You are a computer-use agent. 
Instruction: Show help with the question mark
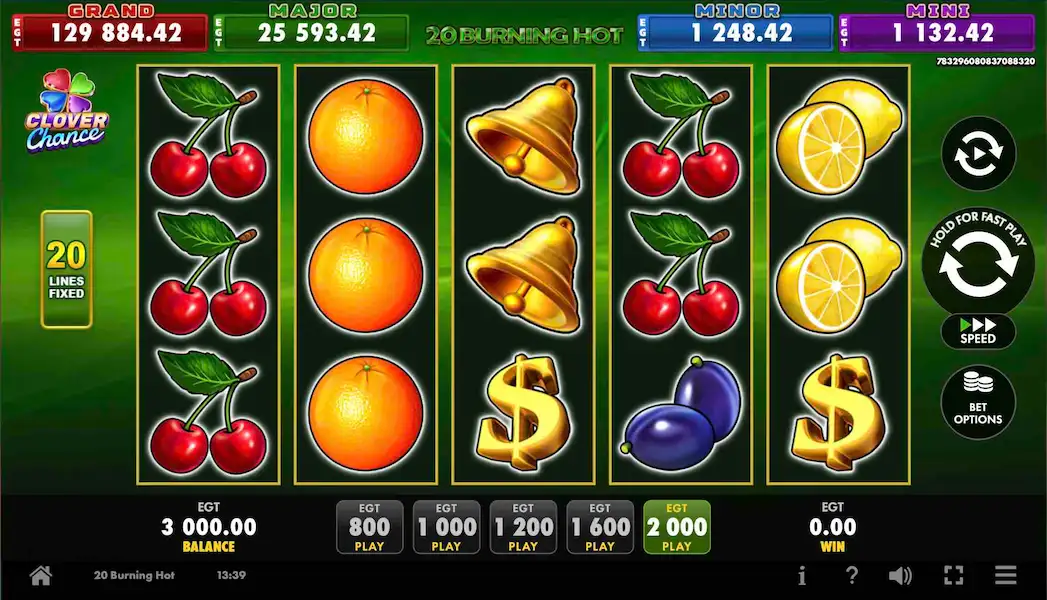click(852, 576)
